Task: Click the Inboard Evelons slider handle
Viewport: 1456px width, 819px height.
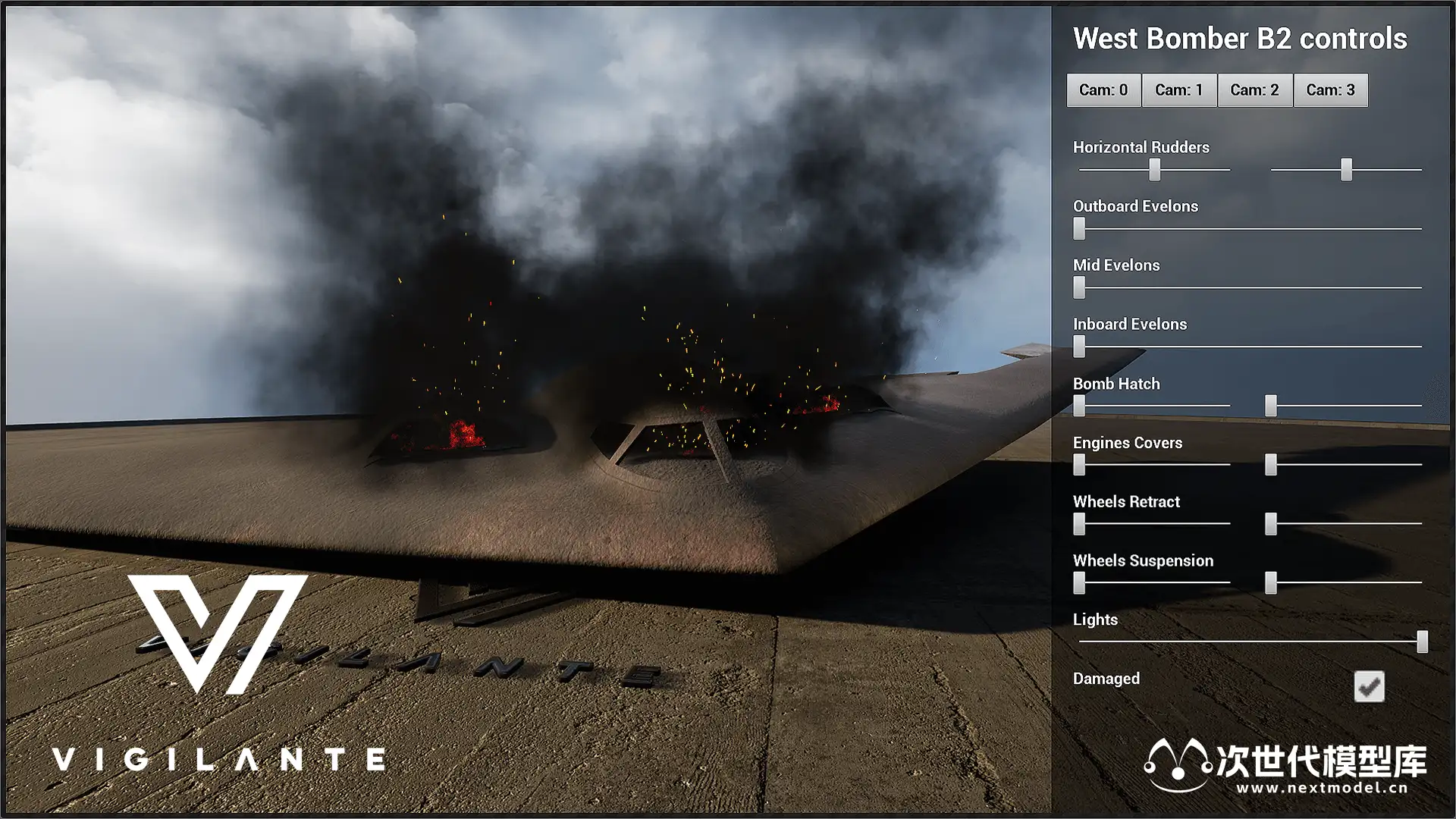Action: coord(1079,347)
